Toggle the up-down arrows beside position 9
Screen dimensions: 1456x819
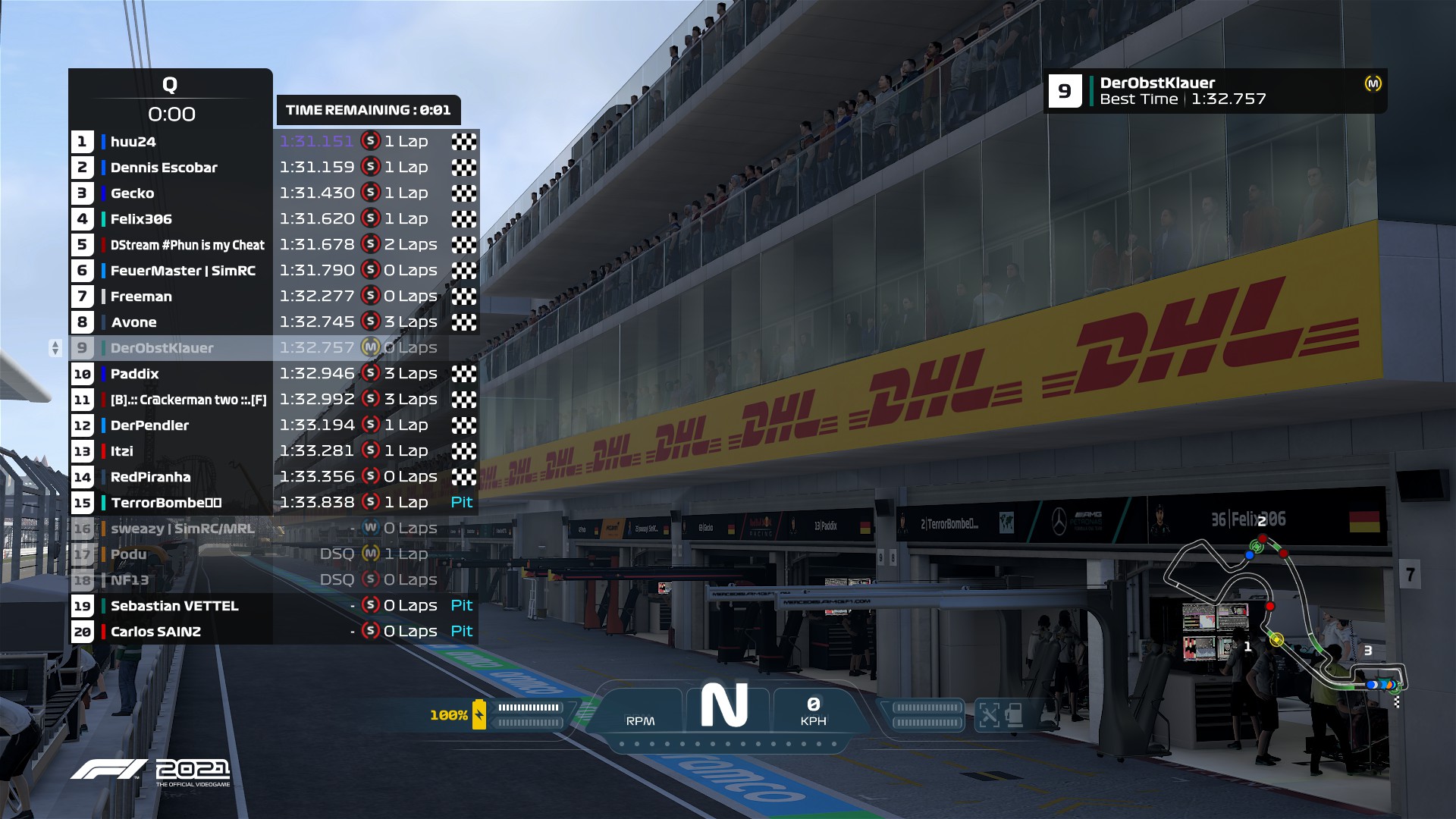coord(55,348)
